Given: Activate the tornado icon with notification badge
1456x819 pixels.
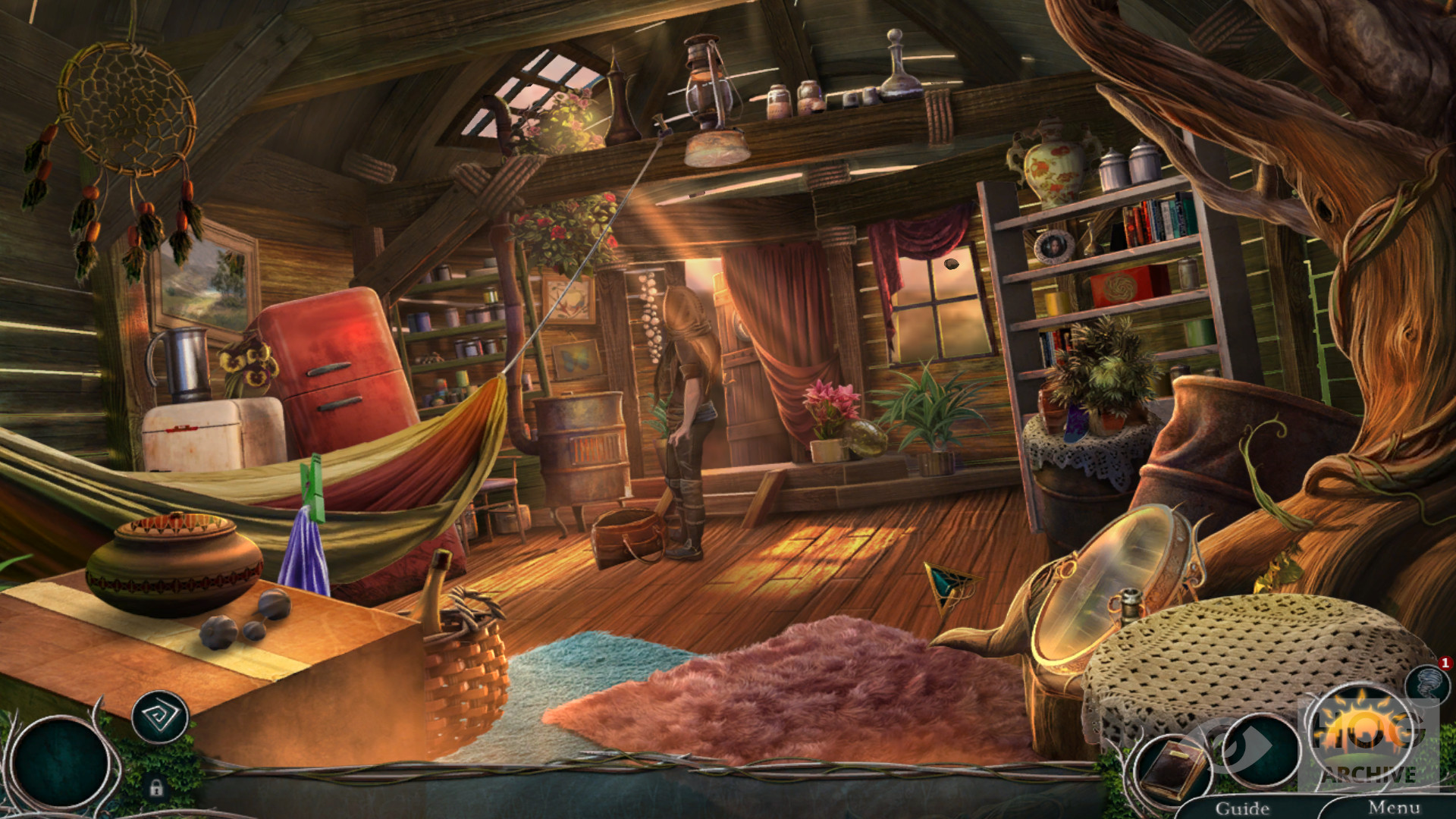Looking at the screenshot, I should point(1427,684).
